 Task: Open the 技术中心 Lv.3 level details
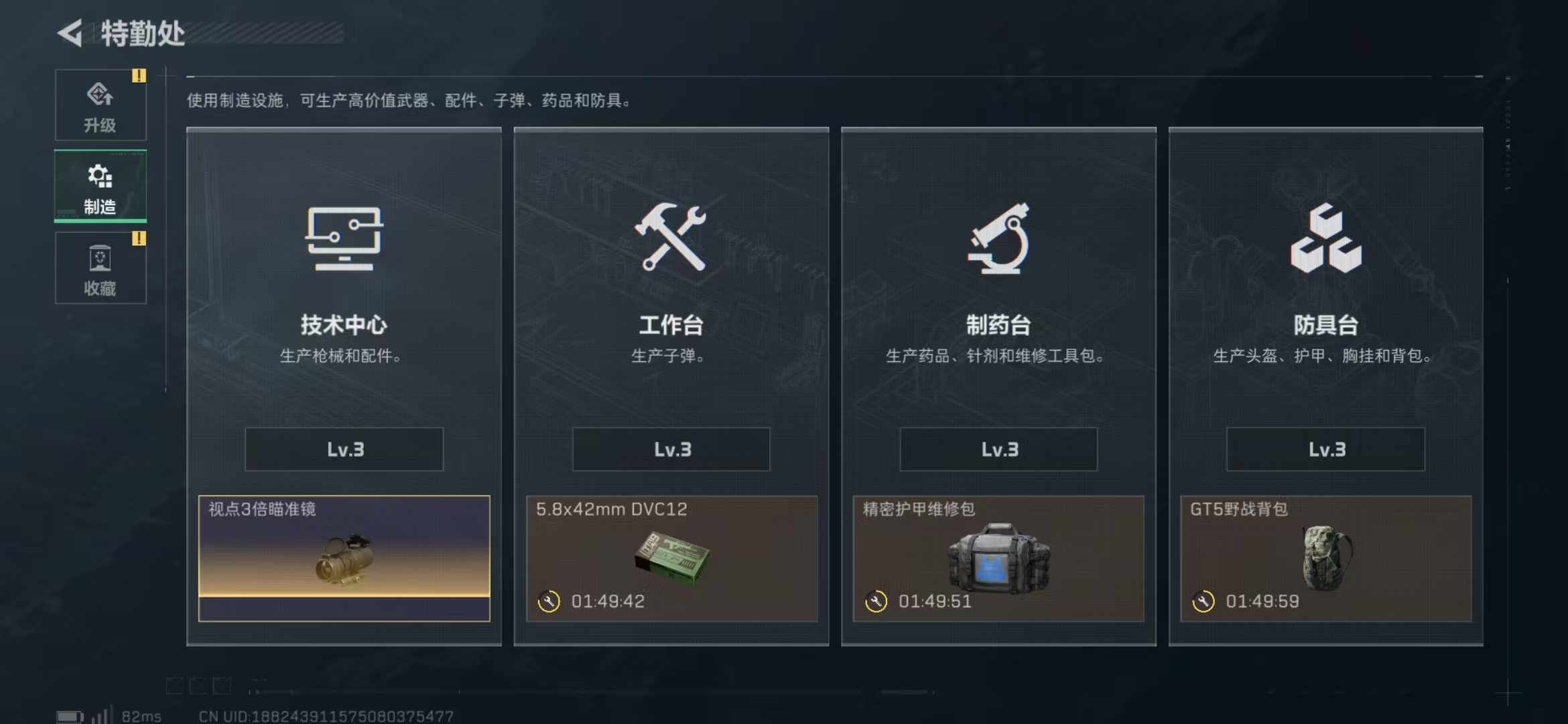point(344,449)
